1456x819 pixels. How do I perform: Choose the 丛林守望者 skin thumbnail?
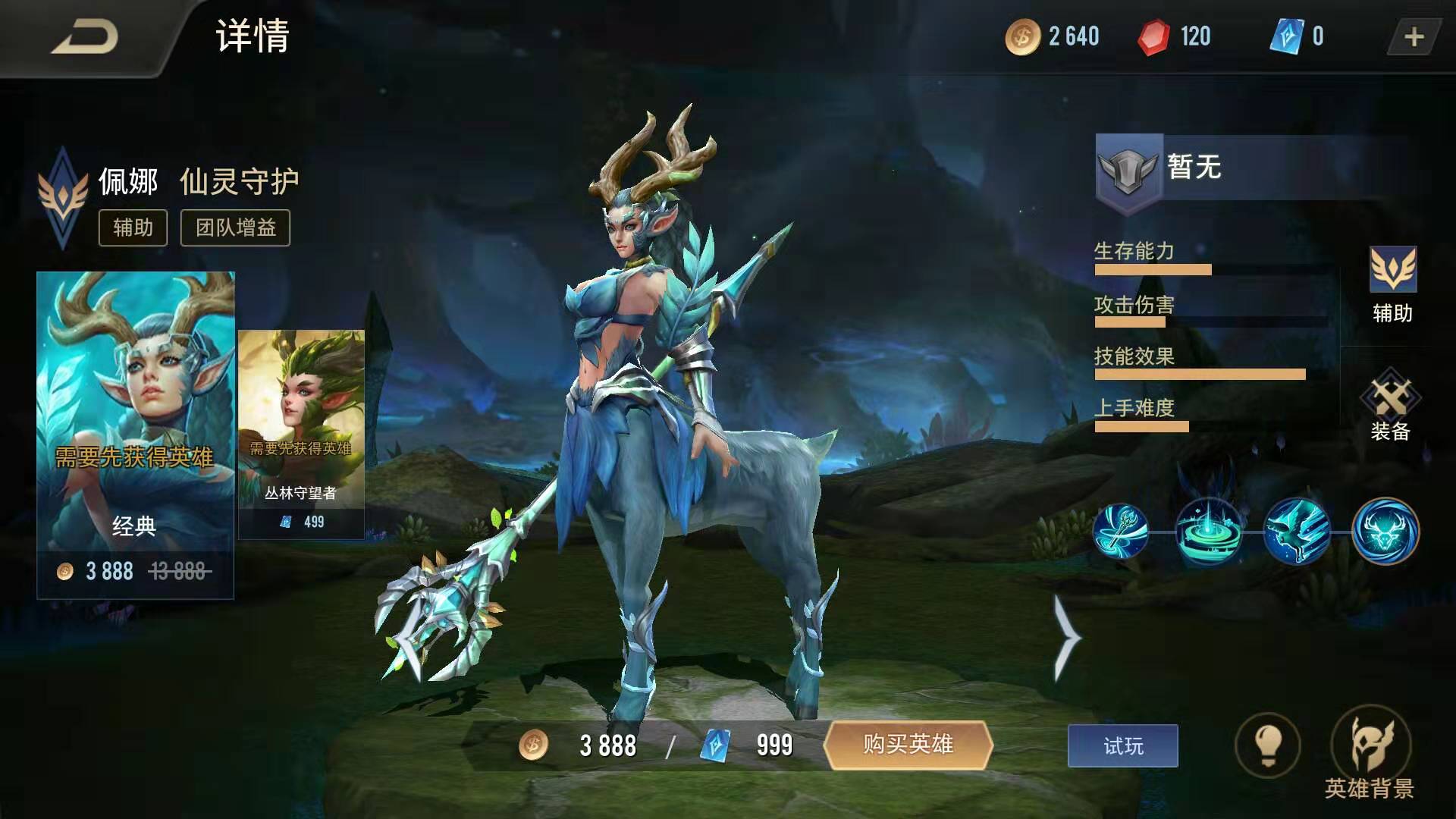coord(301,434)
